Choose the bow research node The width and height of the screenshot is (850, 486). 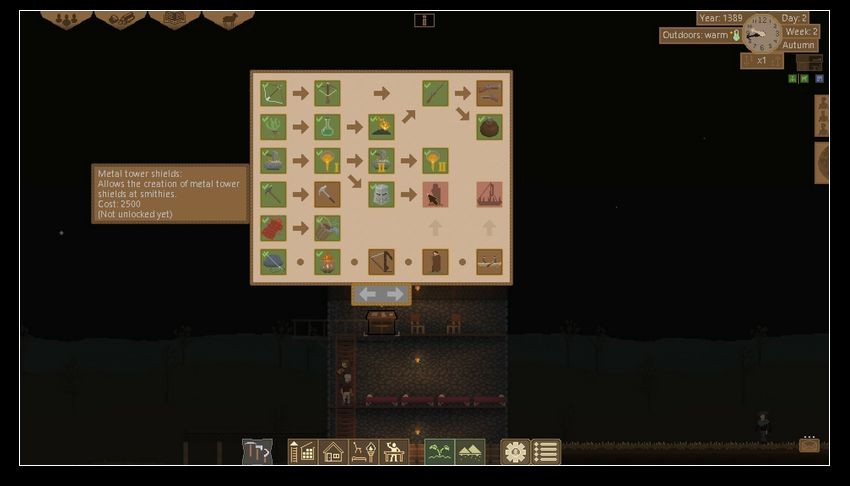point(273,93)
